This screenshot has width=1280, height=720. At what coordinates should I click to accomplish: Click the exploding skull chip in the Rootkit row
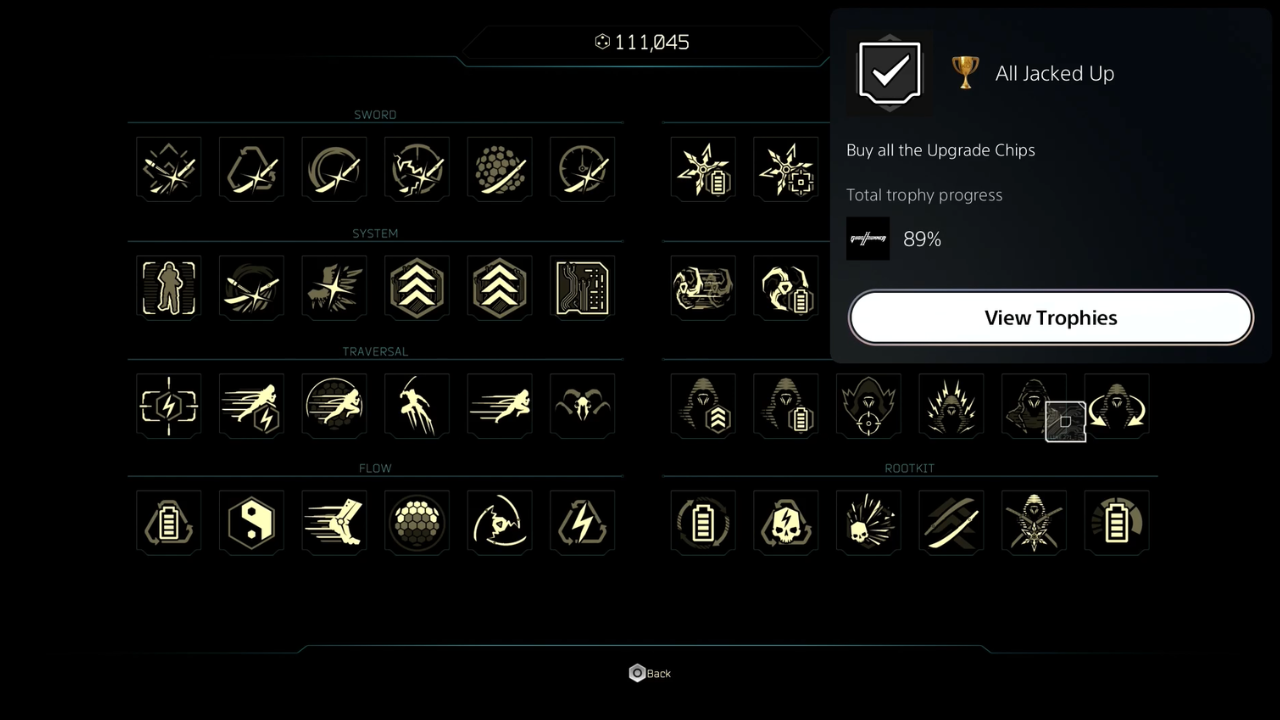(x=868, y=522)
